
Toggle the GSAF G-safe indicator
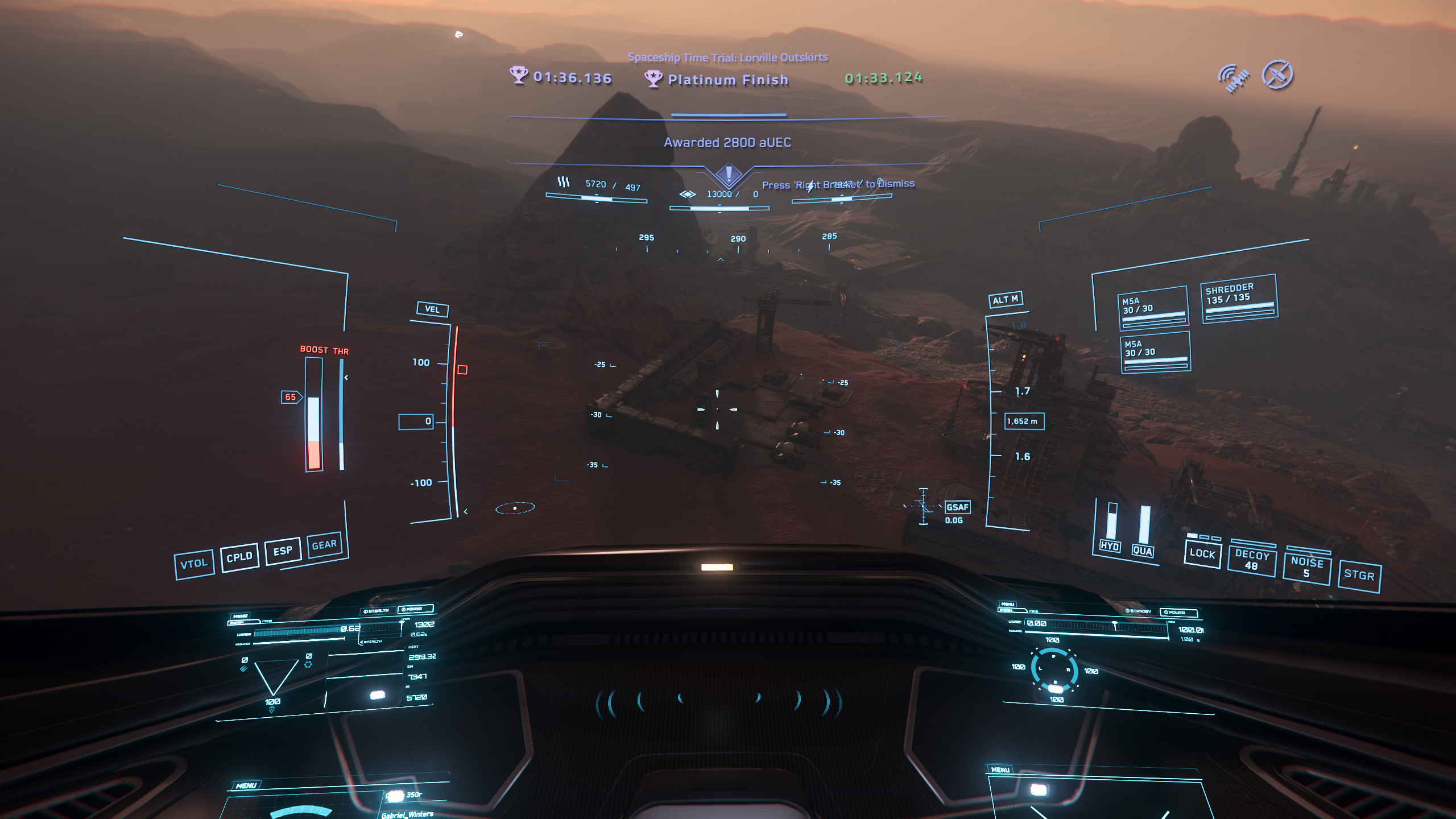click(957, 507)
